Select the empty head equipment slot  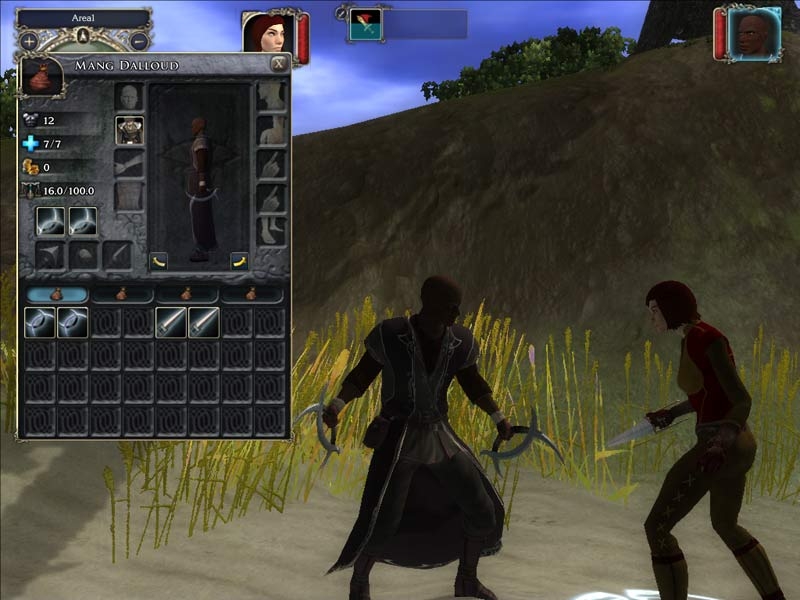coord(130,97)
